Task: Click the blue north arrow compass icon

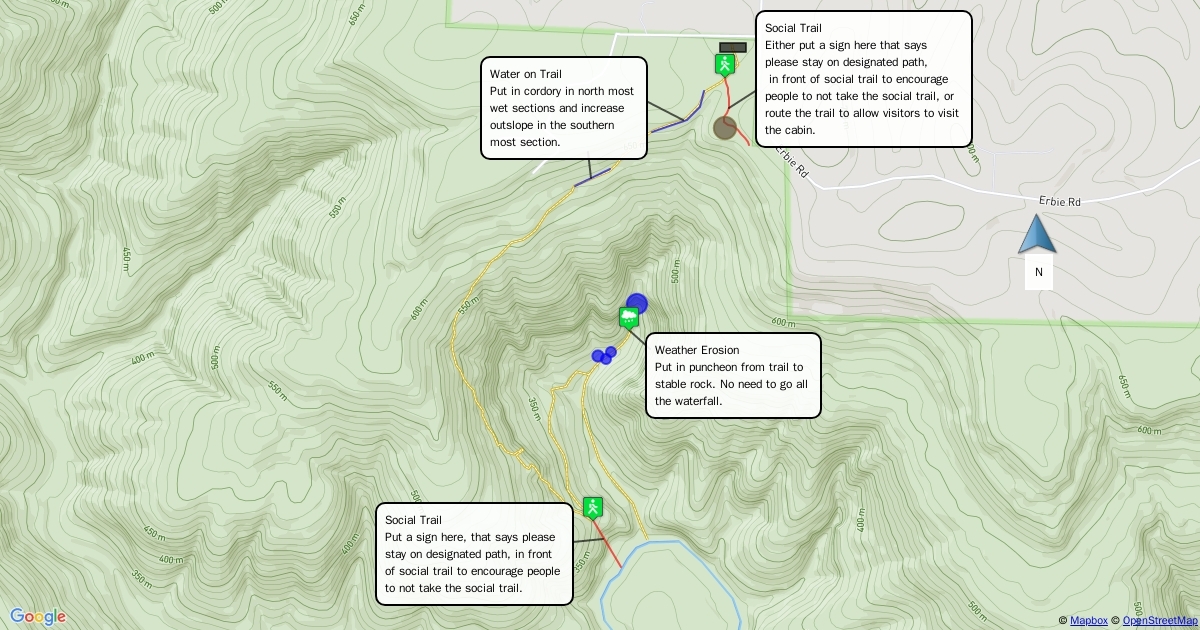Action: tap(1037, 234)
